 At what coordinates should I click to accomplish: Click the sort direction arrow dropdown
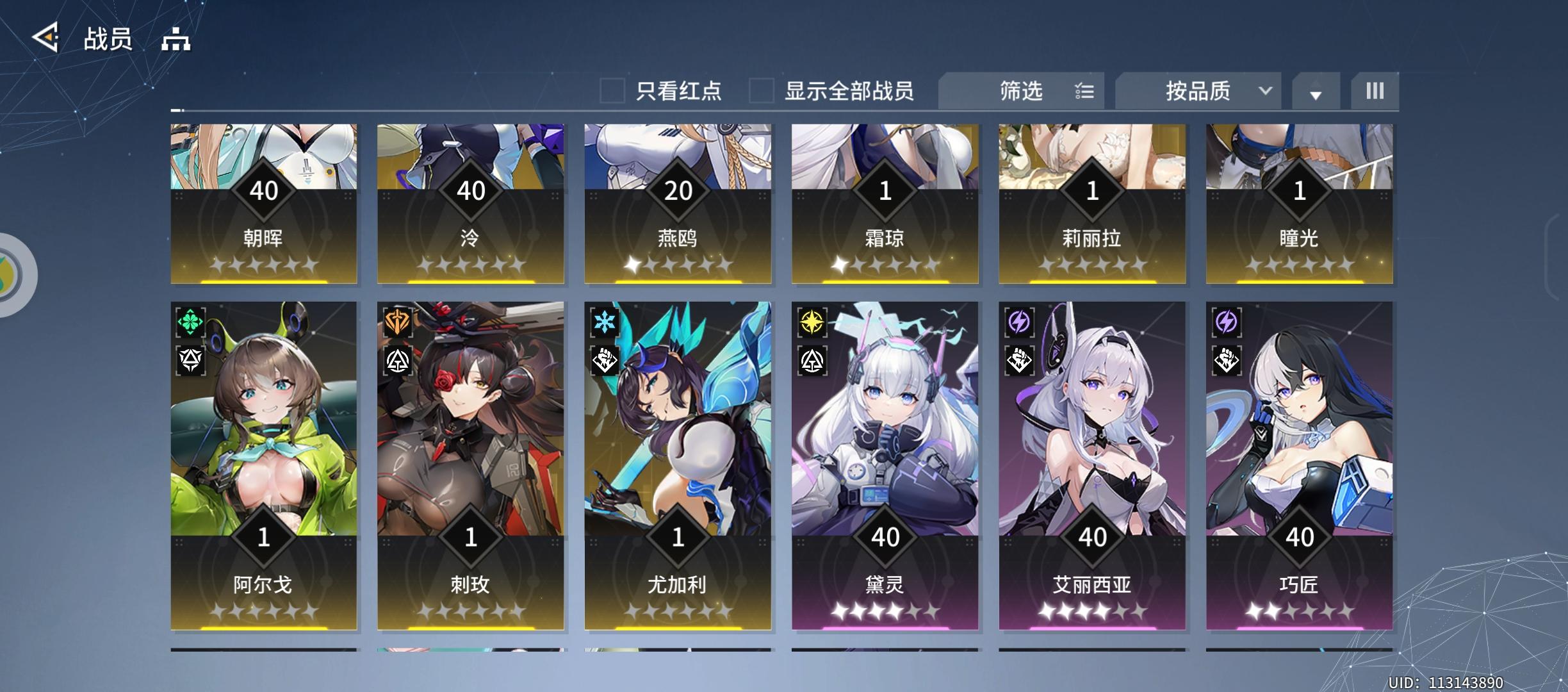pos(1316,94)
